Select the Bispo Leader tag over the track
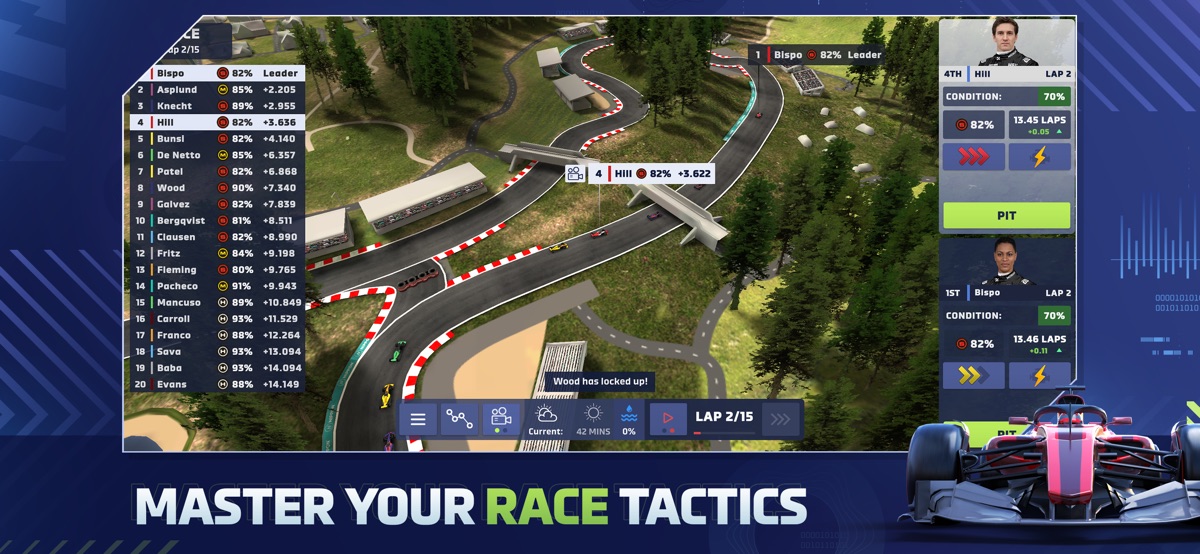Image resolution: width=1200 pixels, height=554 pixels. click(818, 55)
